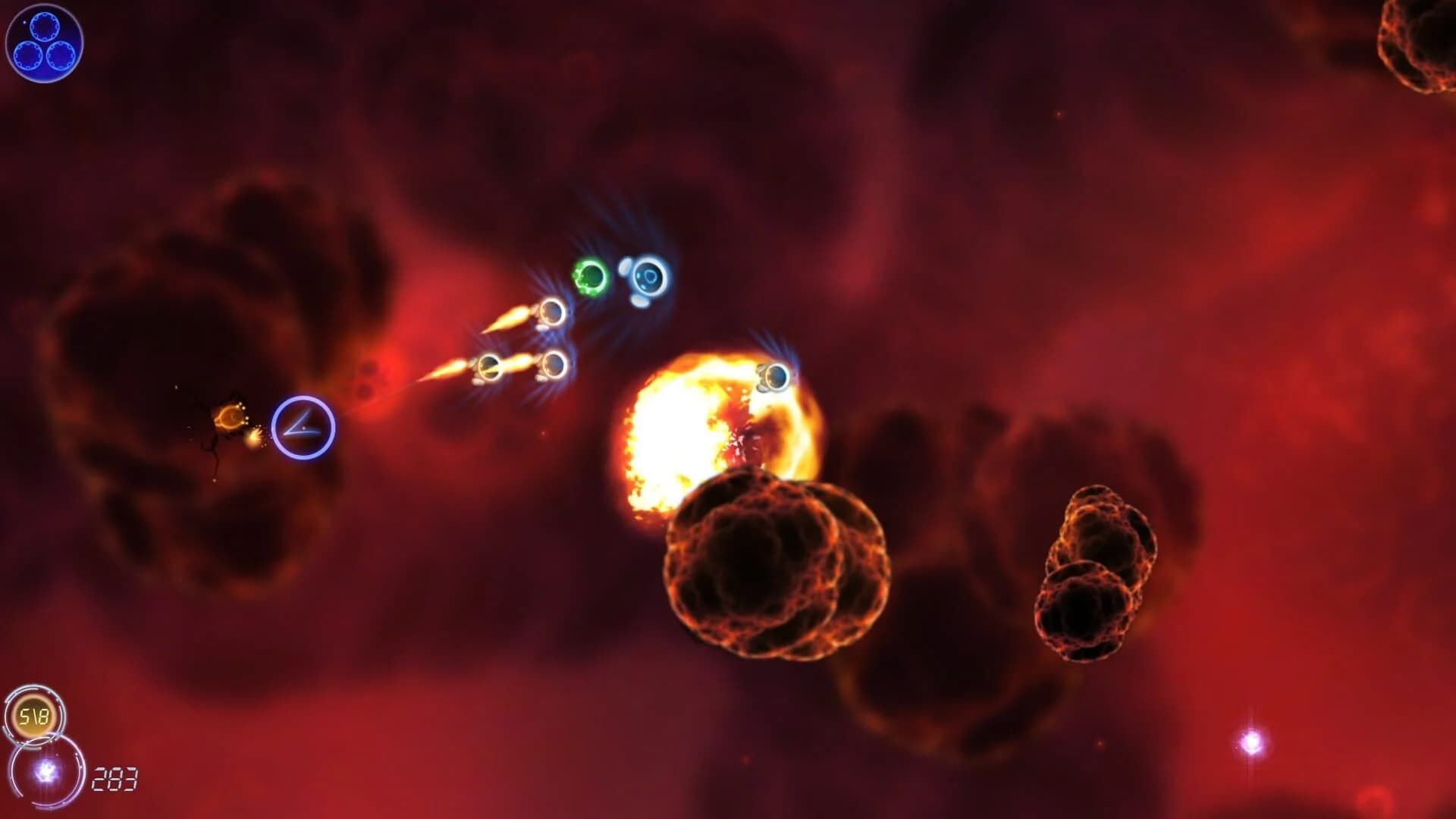Select the lone enemy pod near the explosion
Viewport: 1456px width, 819px height.
coord(777,377)
